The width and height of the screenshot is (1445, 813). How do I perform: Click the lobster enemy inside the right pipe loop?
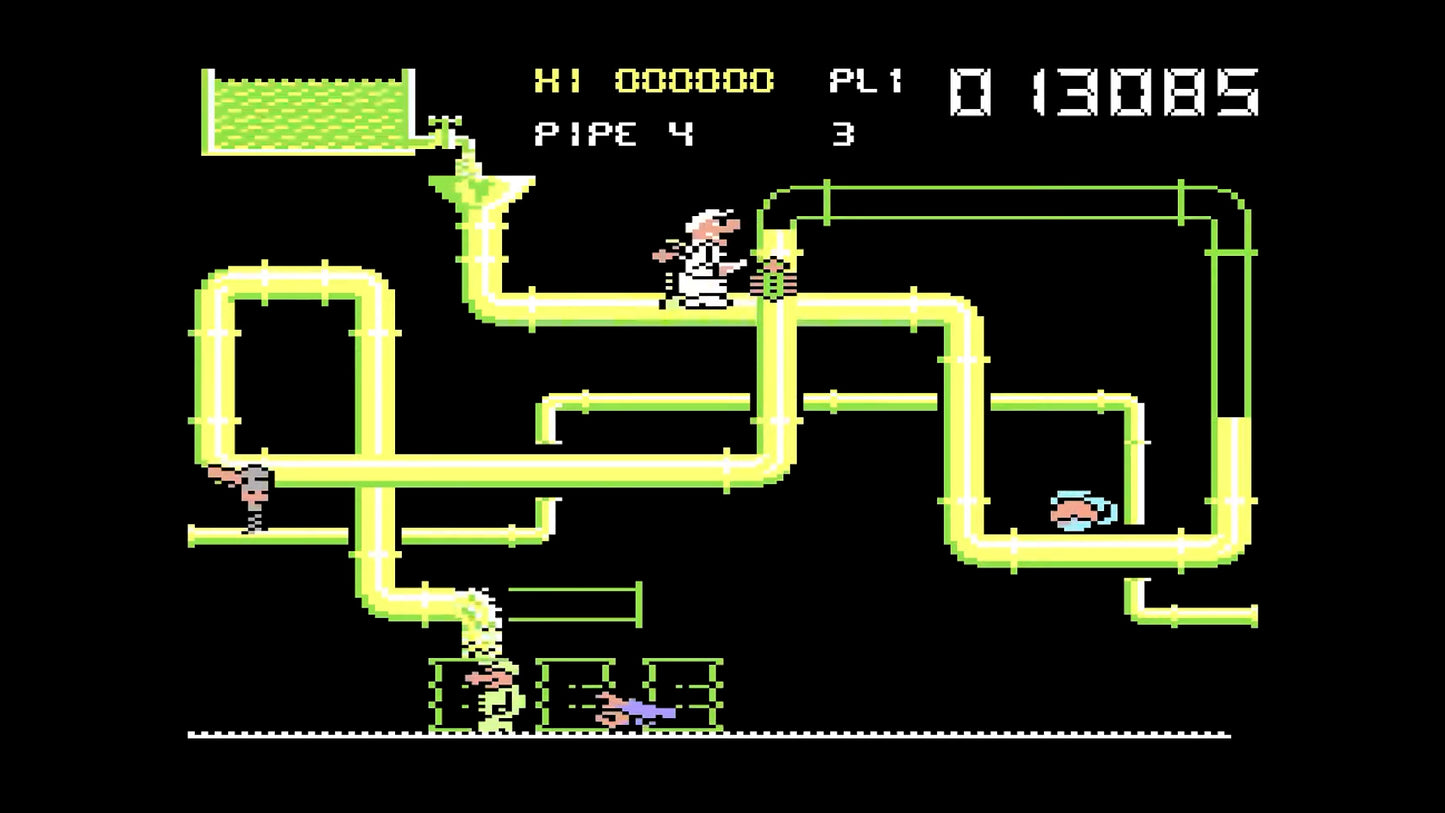(x=1075, y=510)
